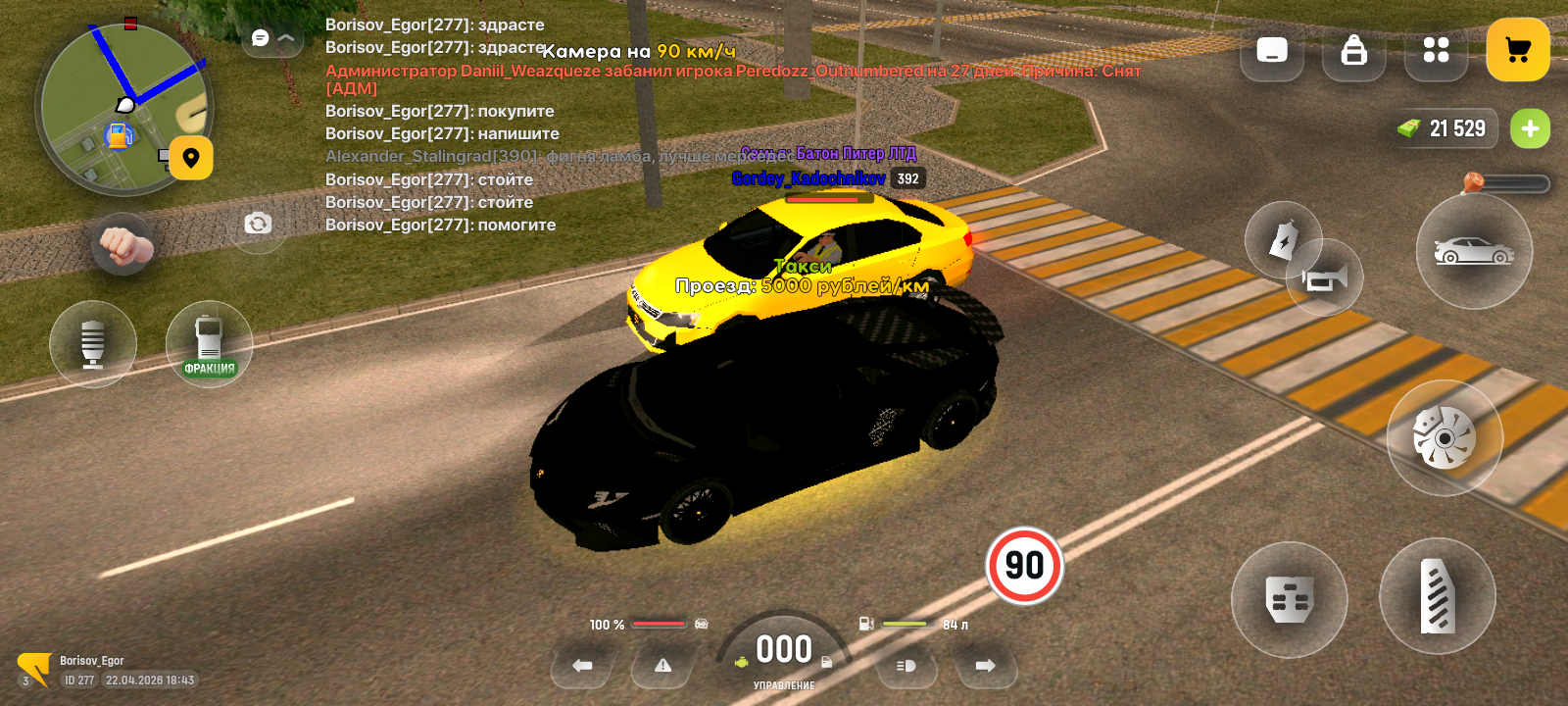The height and width of the screenshot is (706, 1568).
Task: Activate the microphone voice chat button
Action: click(93, 344)
